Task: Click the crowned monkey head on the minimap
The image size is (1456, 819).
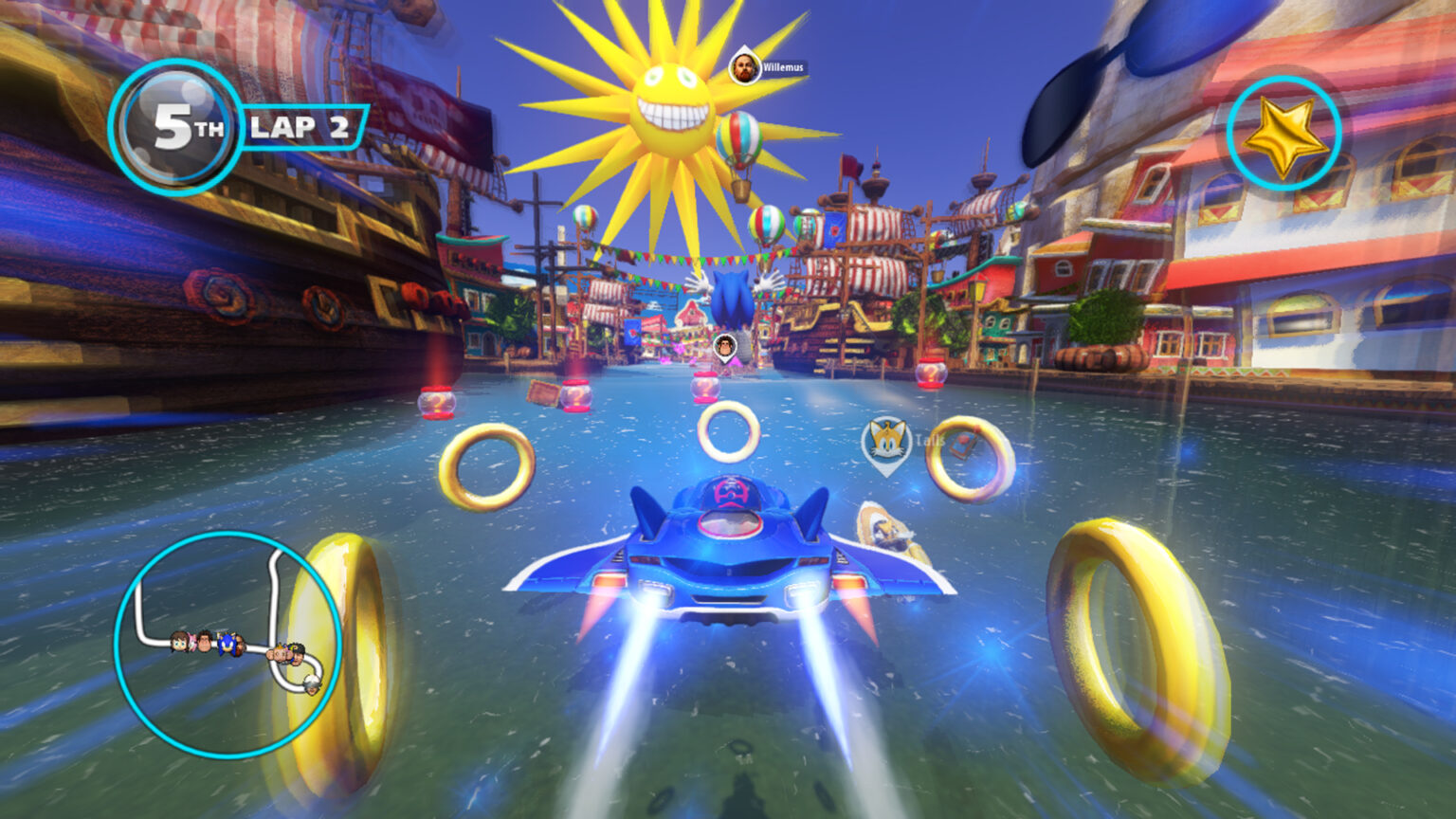Action: 279,652
